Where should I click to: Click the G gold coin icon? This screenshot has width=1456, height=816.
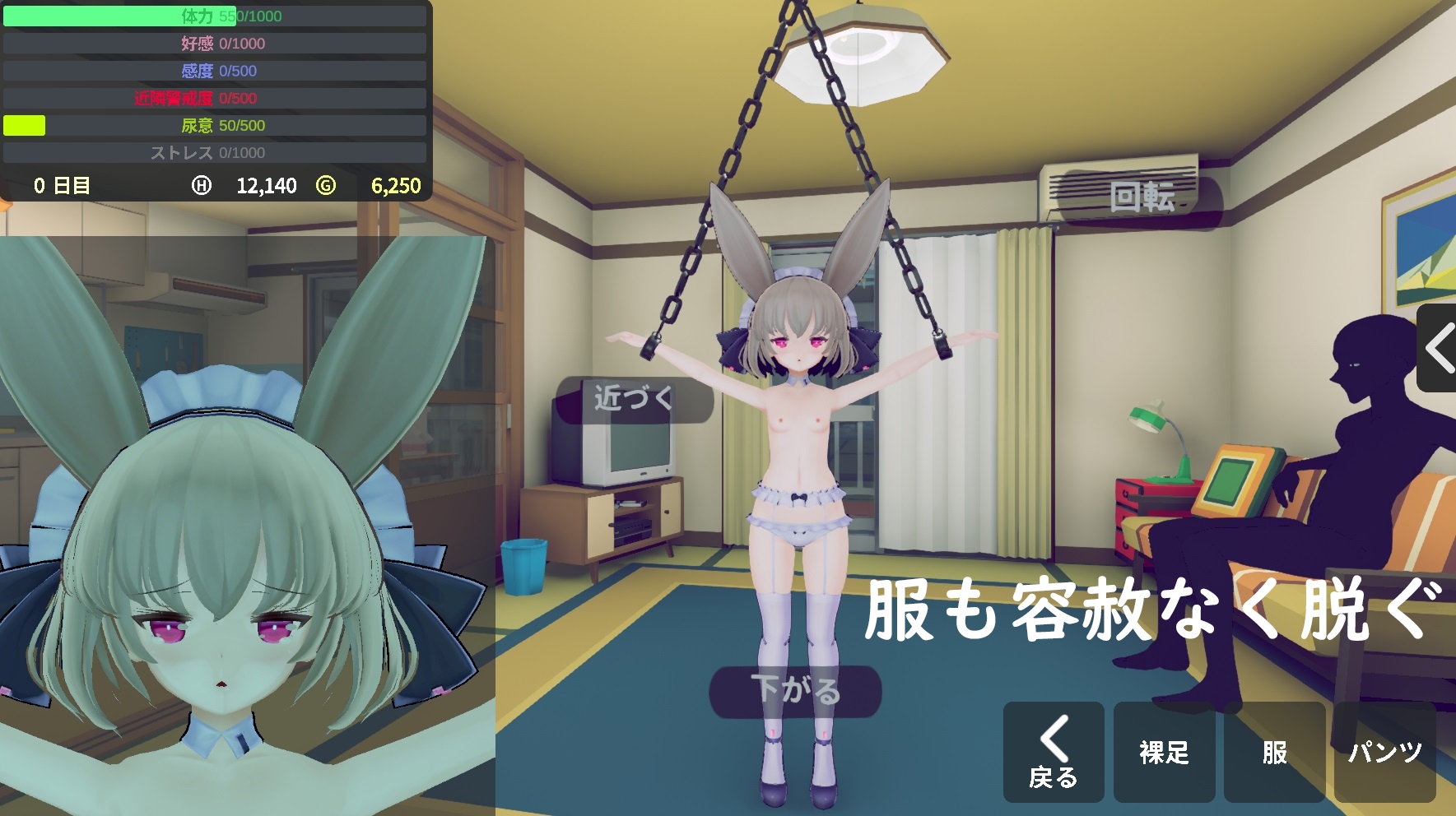pos(324,185)
